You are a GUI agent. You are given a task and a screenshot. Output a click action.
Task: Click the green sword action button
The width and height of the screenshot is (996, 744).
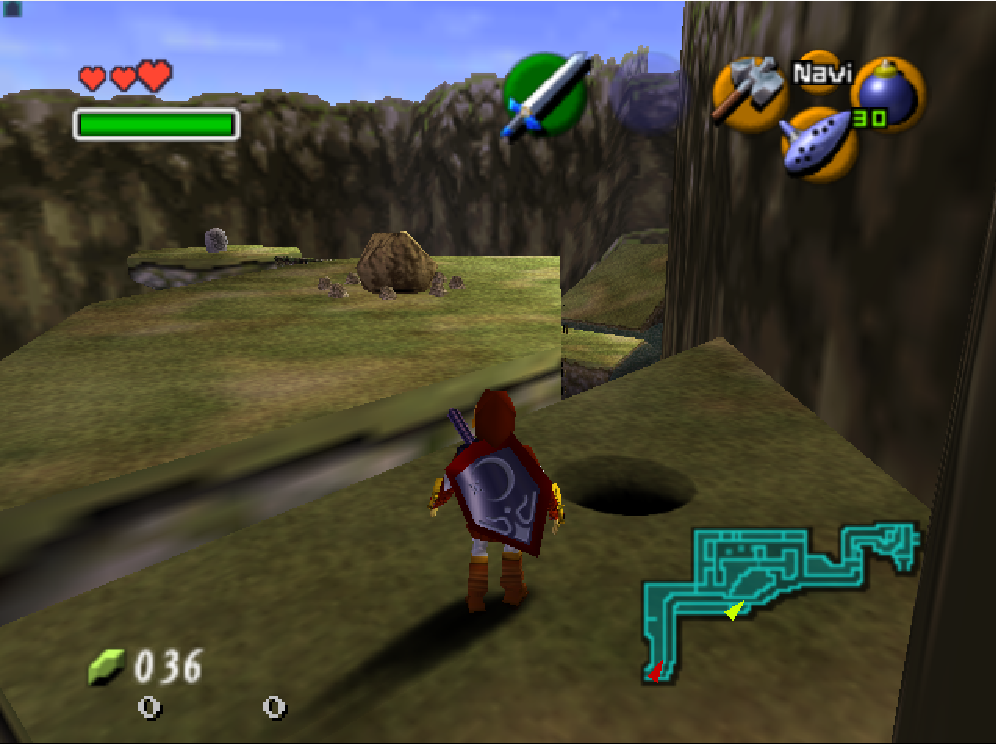pos(545,95)
